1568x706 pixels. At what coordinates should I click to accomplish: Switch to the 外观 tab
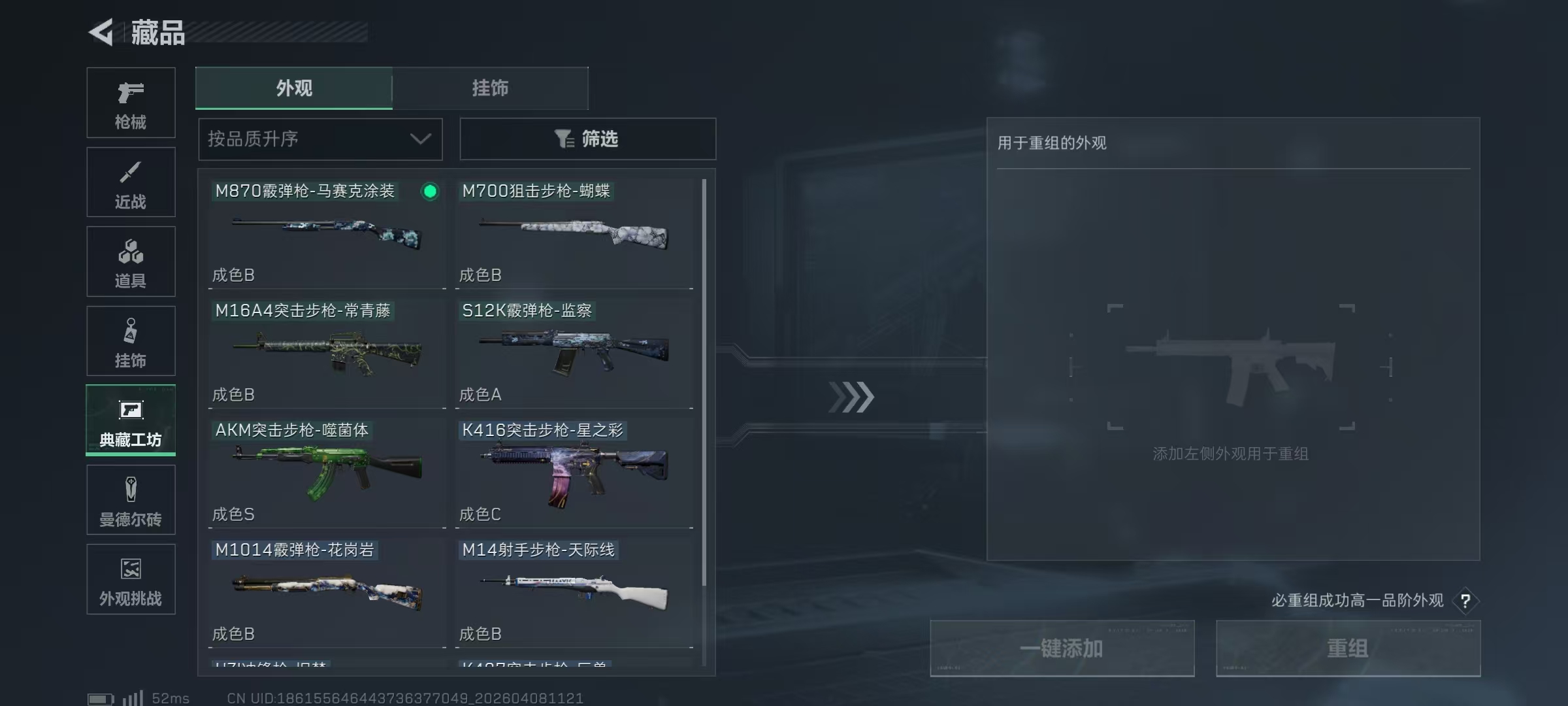point(295,88)
